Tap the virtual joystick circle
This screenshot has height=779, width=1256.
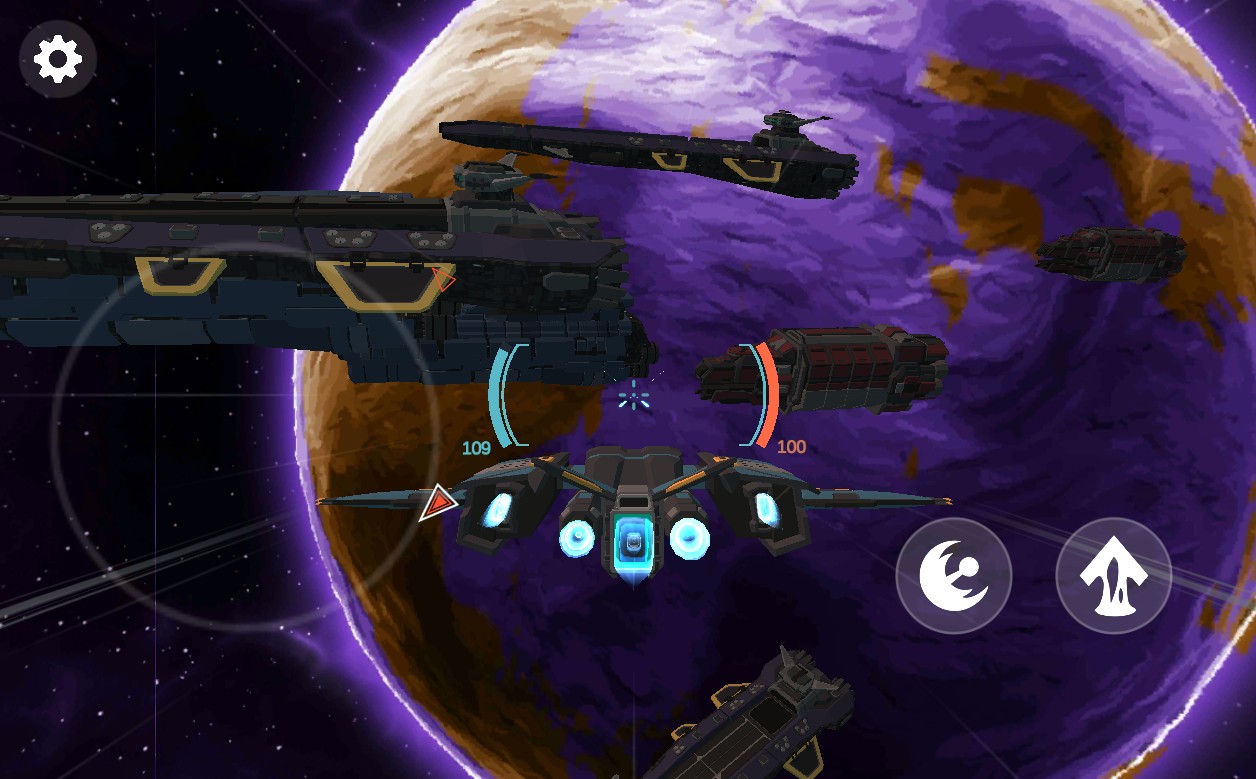click(x=245, y=437)
